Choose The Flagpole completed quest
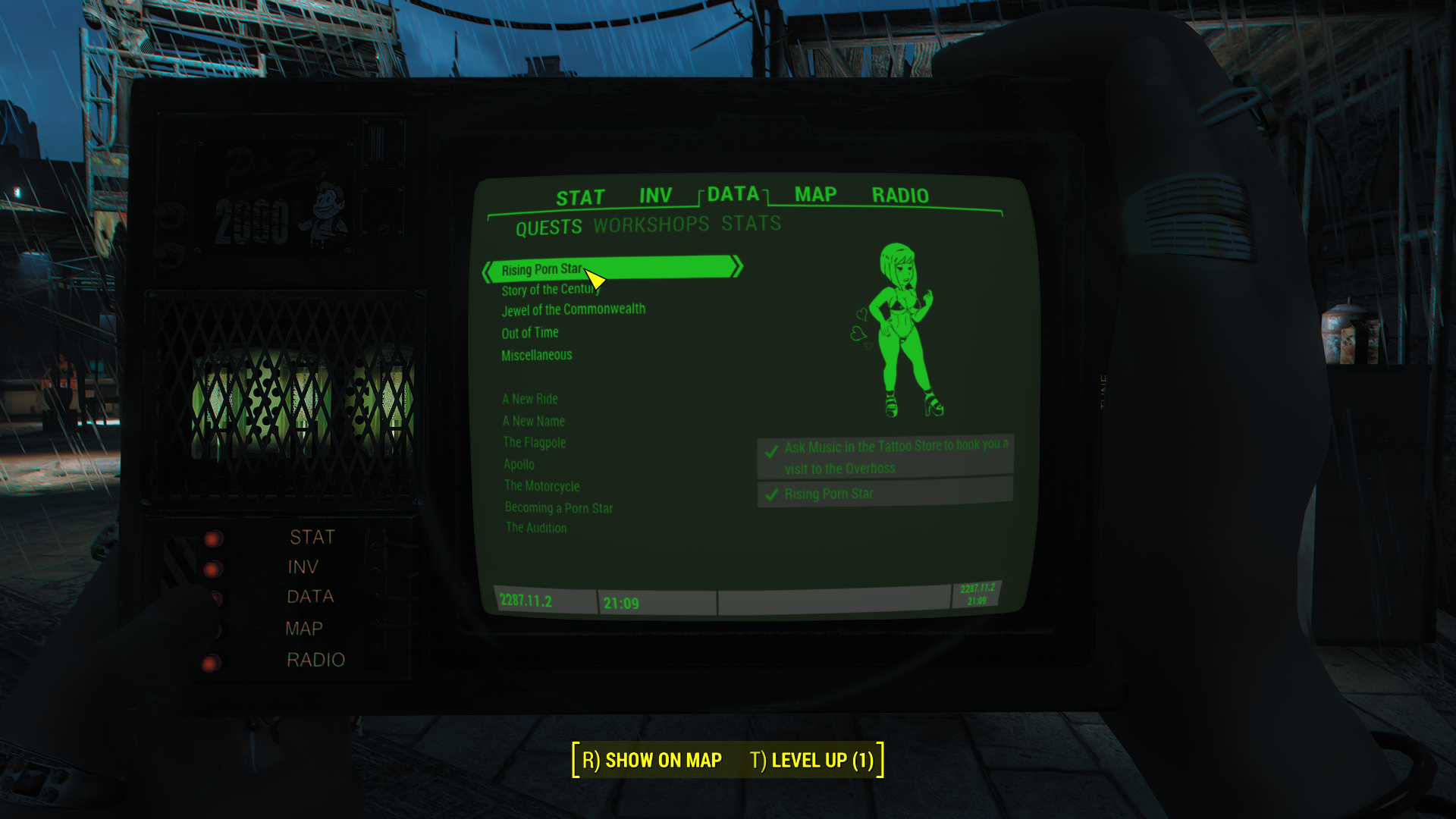This screenshot has width=1456, height=819. (x=535, y=442)
